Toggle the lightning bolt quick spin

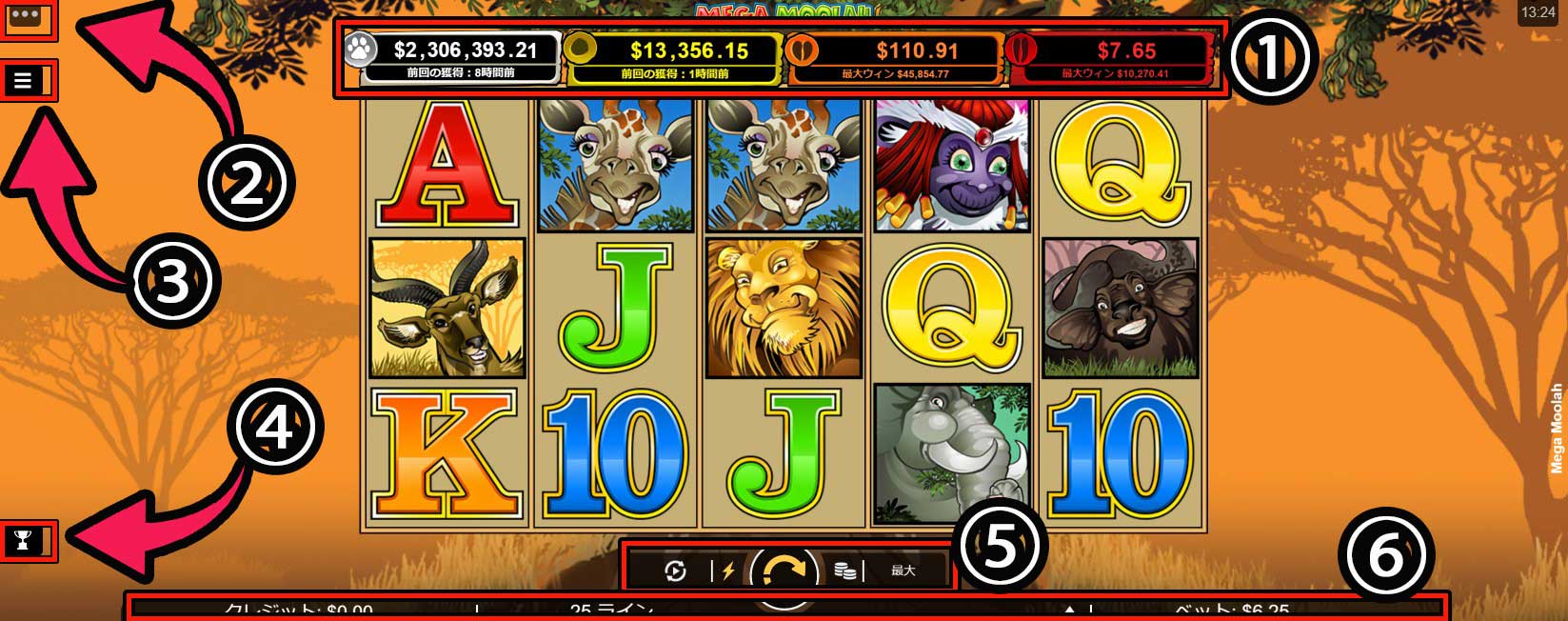tap(729, 571)
